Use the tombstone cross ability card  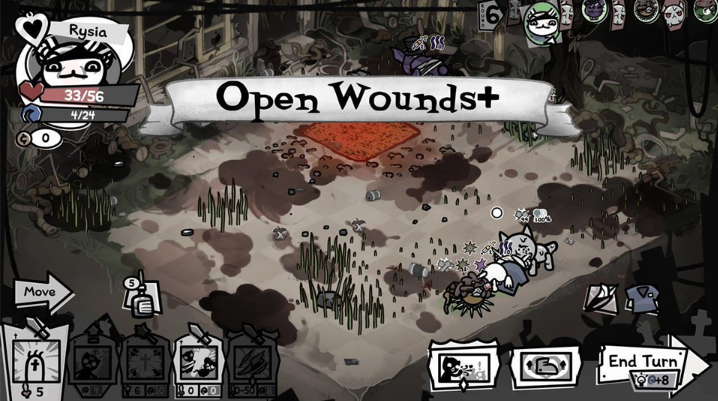point(35,362)
